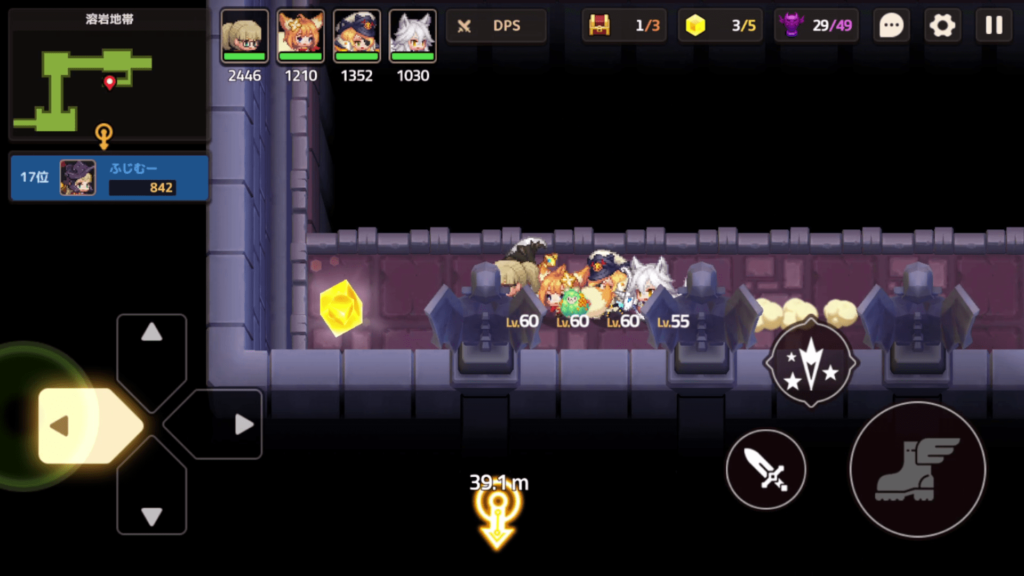This screenshot has height=576, width=1024.
Task: Open the 17th place ranking panel
Action: 108,178
